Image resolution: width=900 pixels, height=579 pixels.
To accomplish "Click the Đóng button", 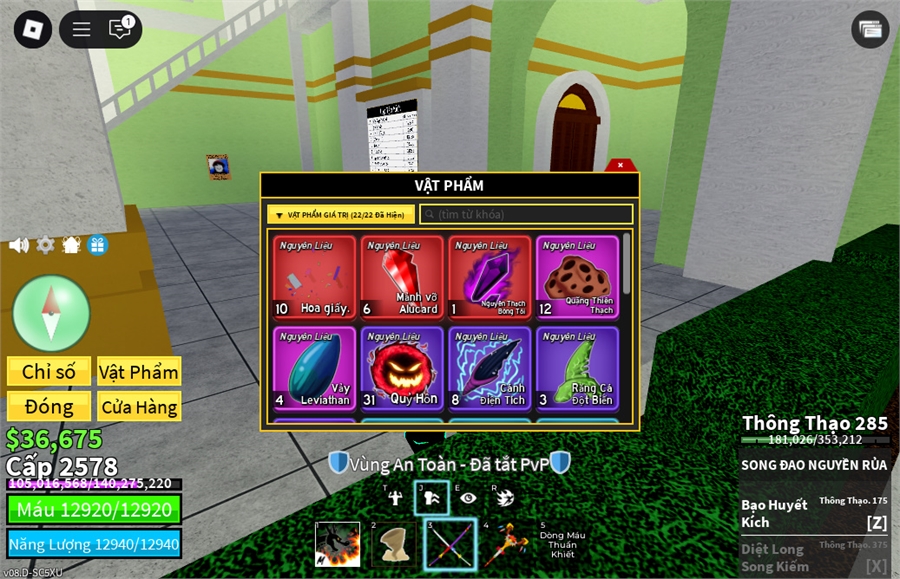I will [49, 407].
